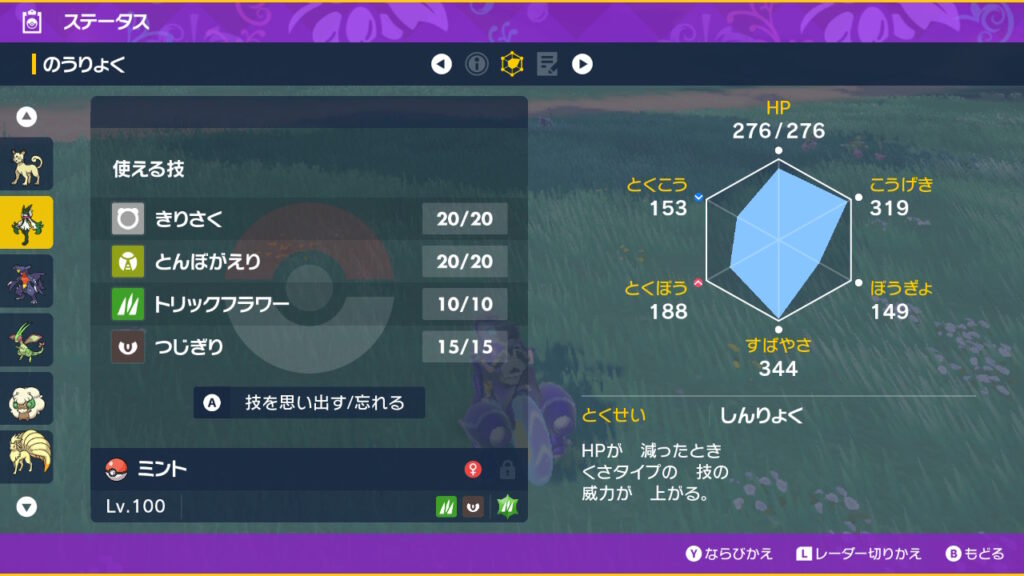The height and width of the screenshot is (576, 1024).
Task: Go to the previous status page arrow
Action: coord(441,65)
